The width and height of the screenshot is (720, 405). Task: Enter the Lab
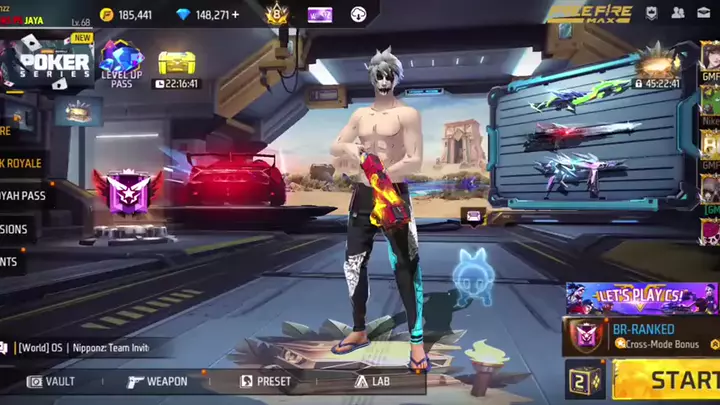pos(372,381)
